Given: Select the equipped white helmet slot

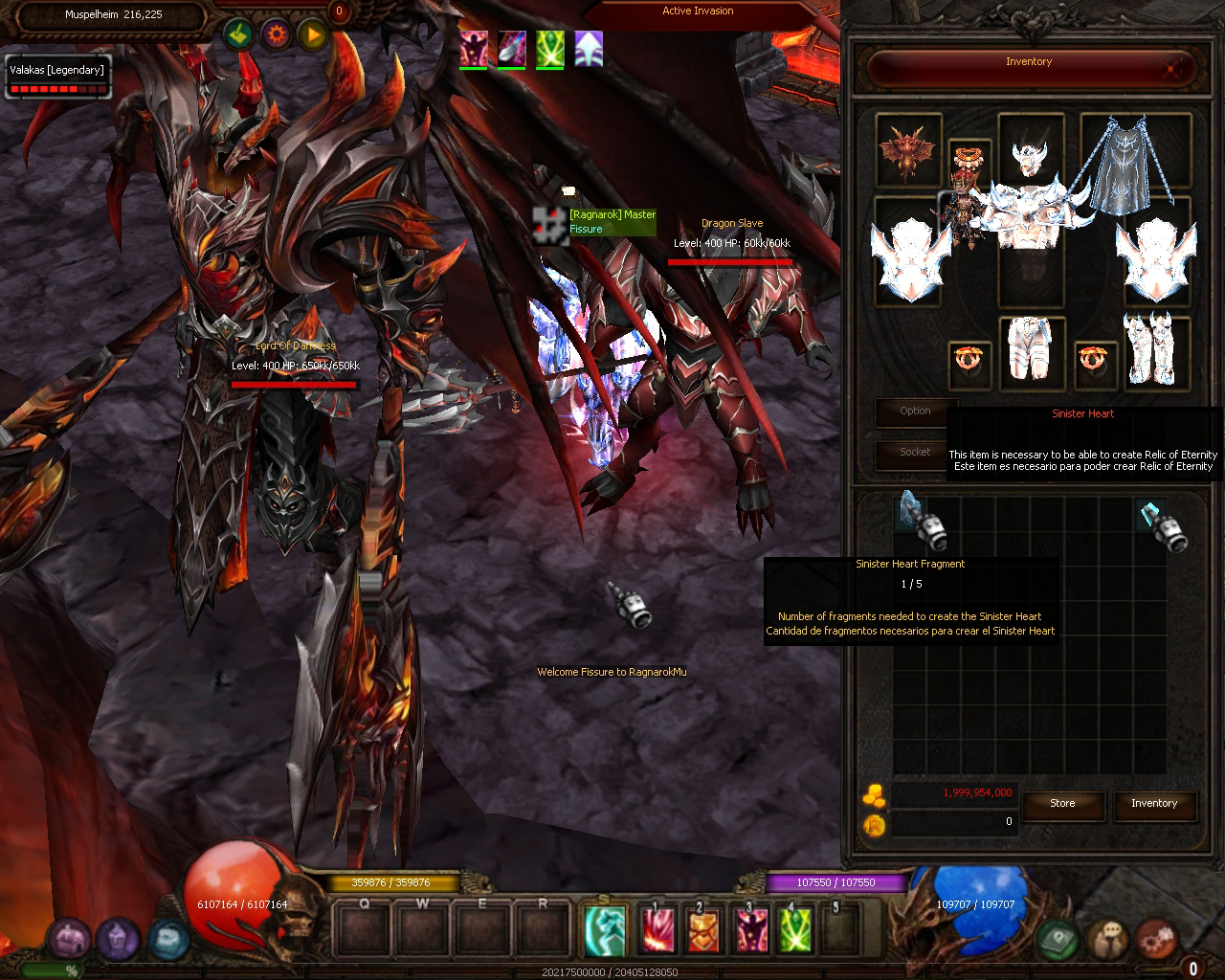Looking at the screenshot, I should point(1030,151).
